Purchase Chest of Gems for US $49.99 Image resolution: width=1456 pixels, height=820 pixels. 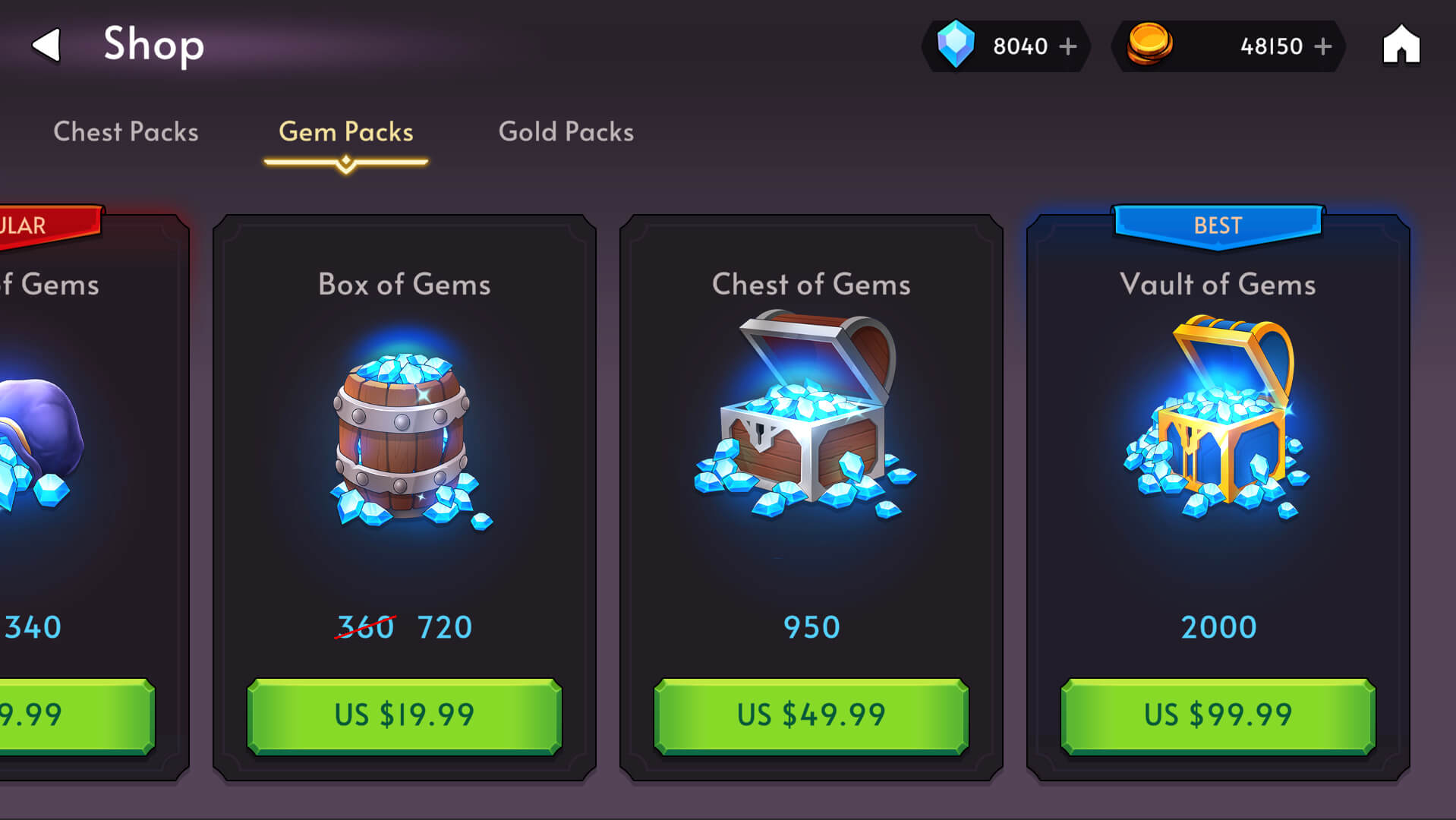click(811, 715)
